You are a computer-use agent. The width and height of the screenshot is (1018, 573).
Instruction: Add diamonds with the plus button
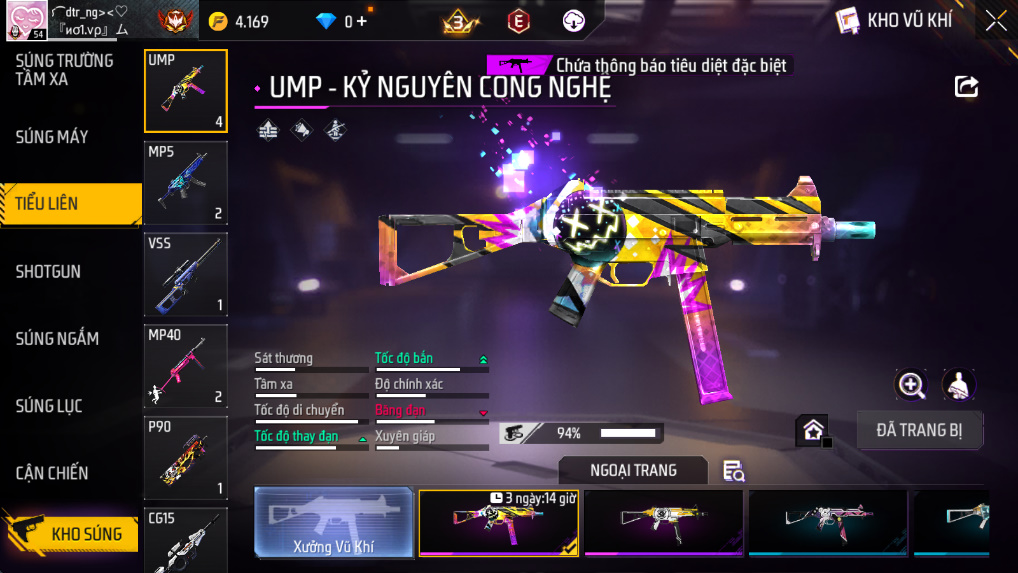(x=361, y=21)
